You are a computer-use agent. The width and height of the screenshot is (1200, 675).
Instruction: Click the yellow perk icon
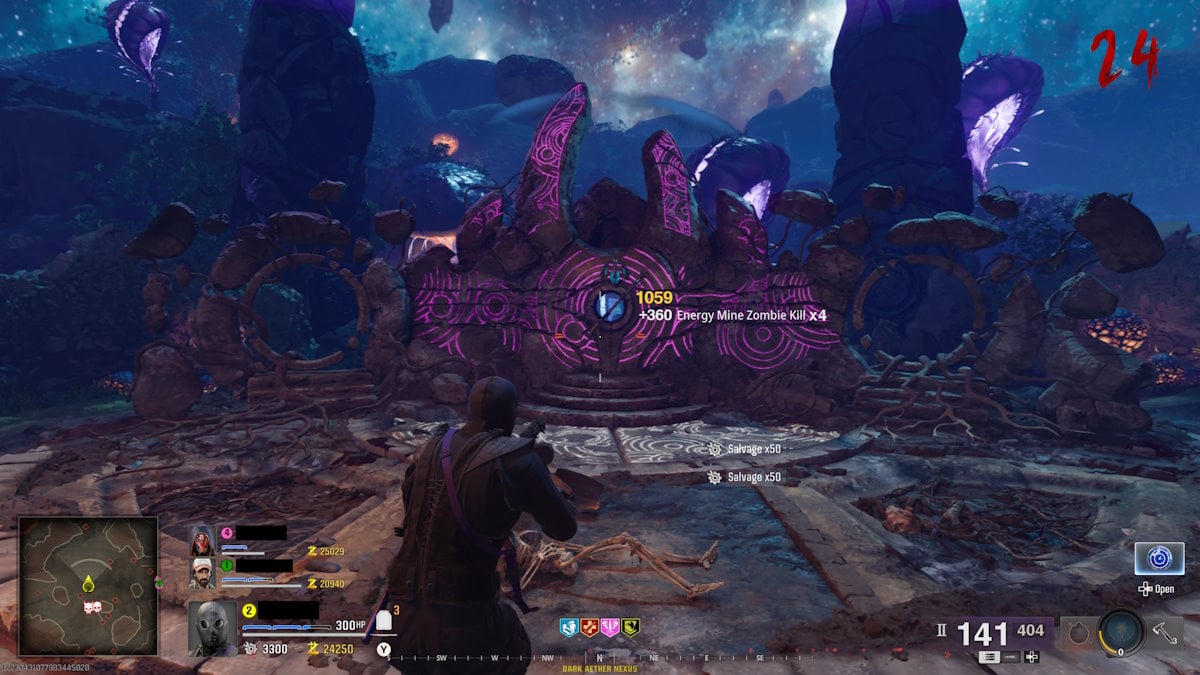630,627
